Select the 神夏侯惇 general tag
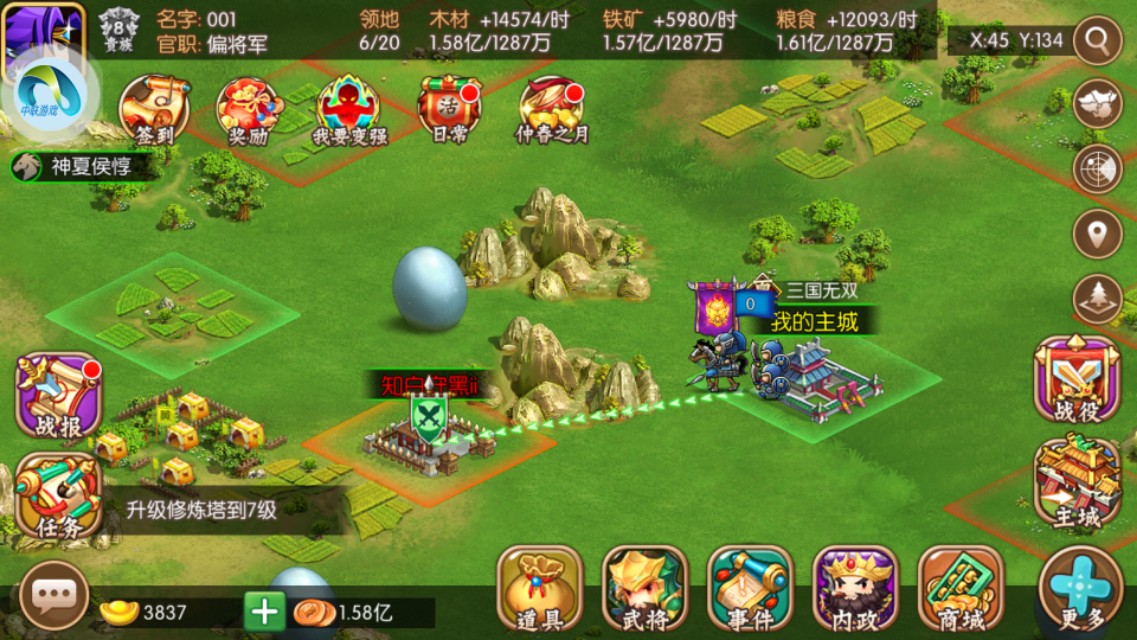1137x640 pixels. point(85,166)
